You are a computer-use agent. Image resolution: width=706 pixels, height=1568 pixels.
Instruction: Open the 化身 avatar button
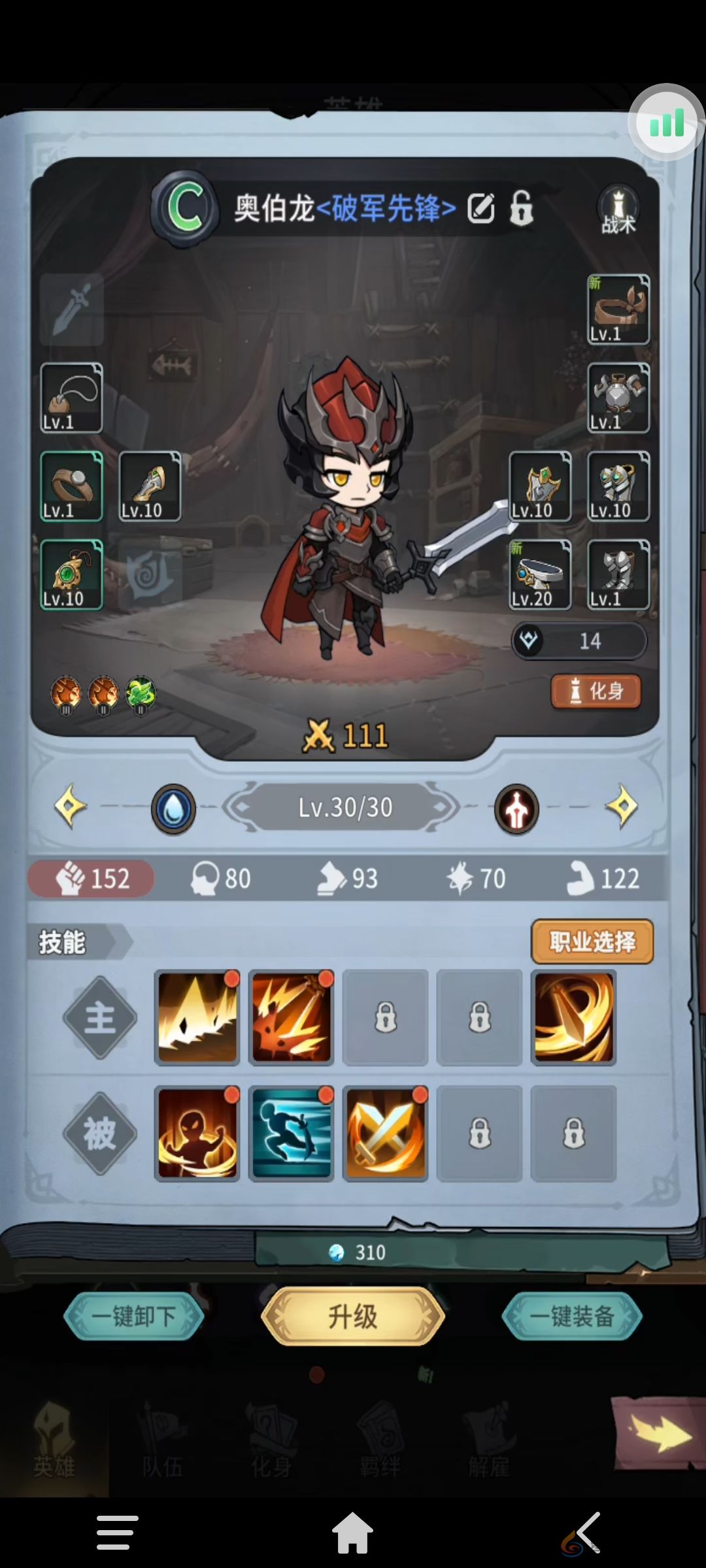(596, 691)
